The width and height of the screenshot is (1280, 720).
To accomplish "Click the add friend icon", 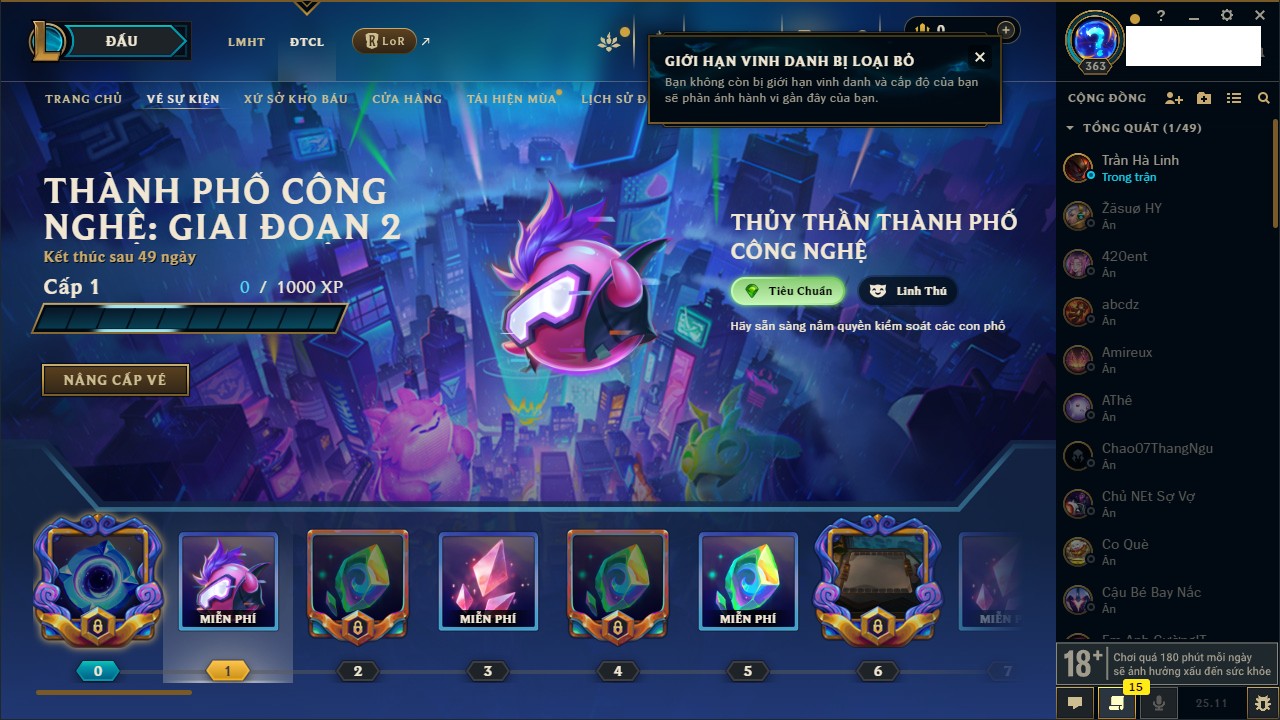I will click(1174, 98).
